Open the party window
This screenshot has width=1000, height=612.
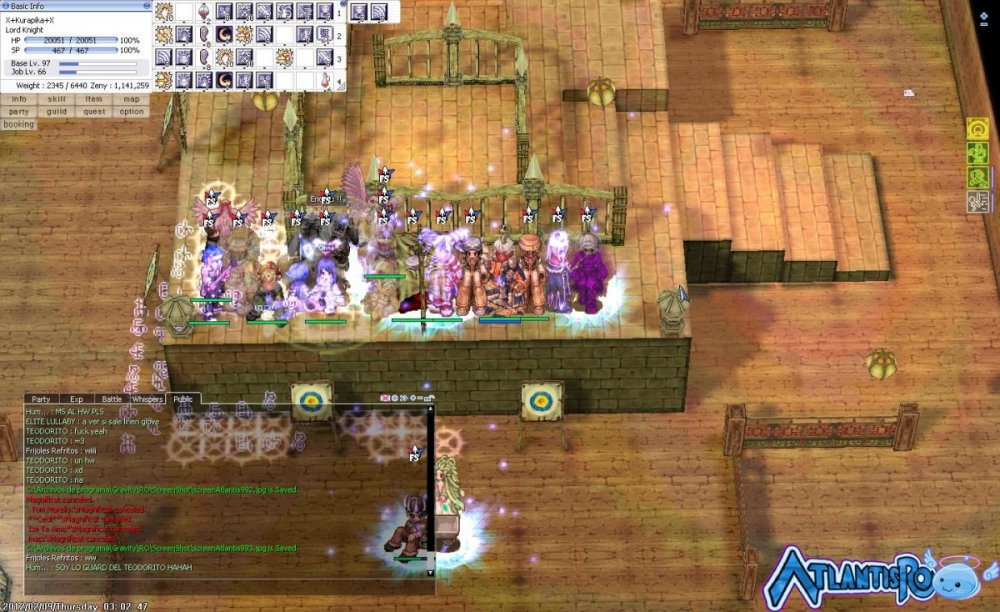click(19, 112)
